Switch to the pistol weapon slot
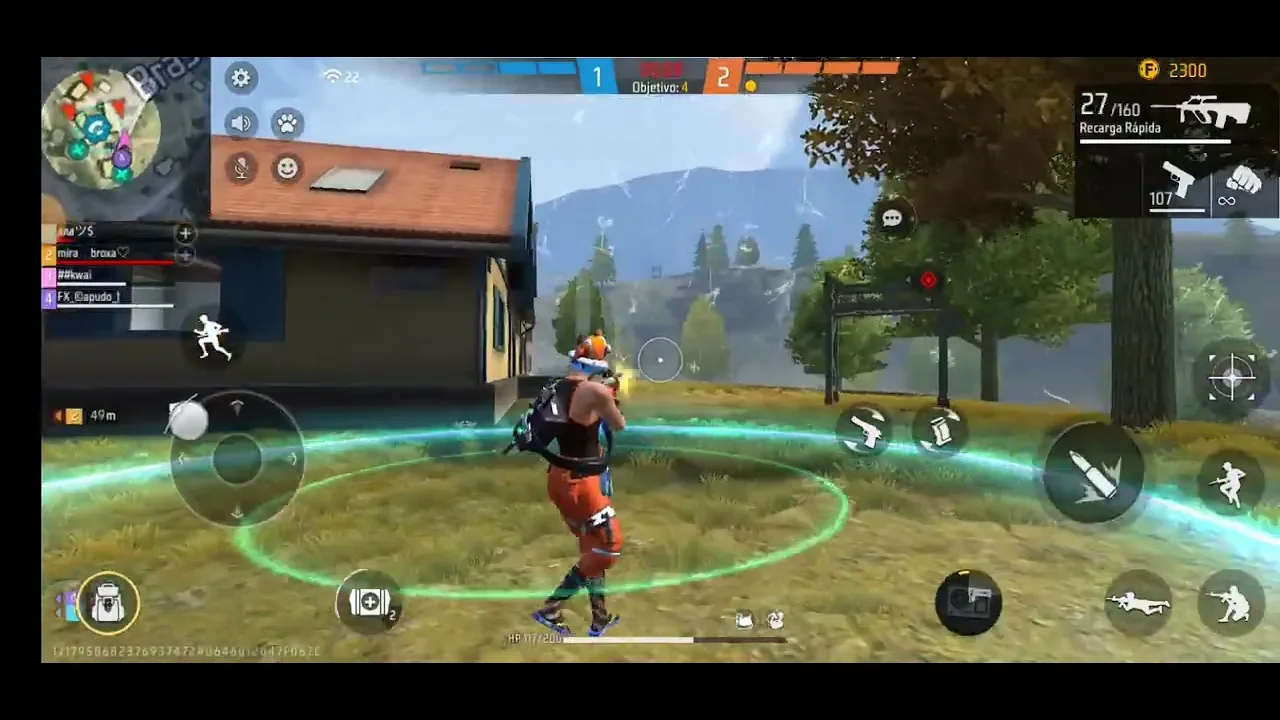The image size is (1280, 720). pyautogui.click(x=1176, y=186)
